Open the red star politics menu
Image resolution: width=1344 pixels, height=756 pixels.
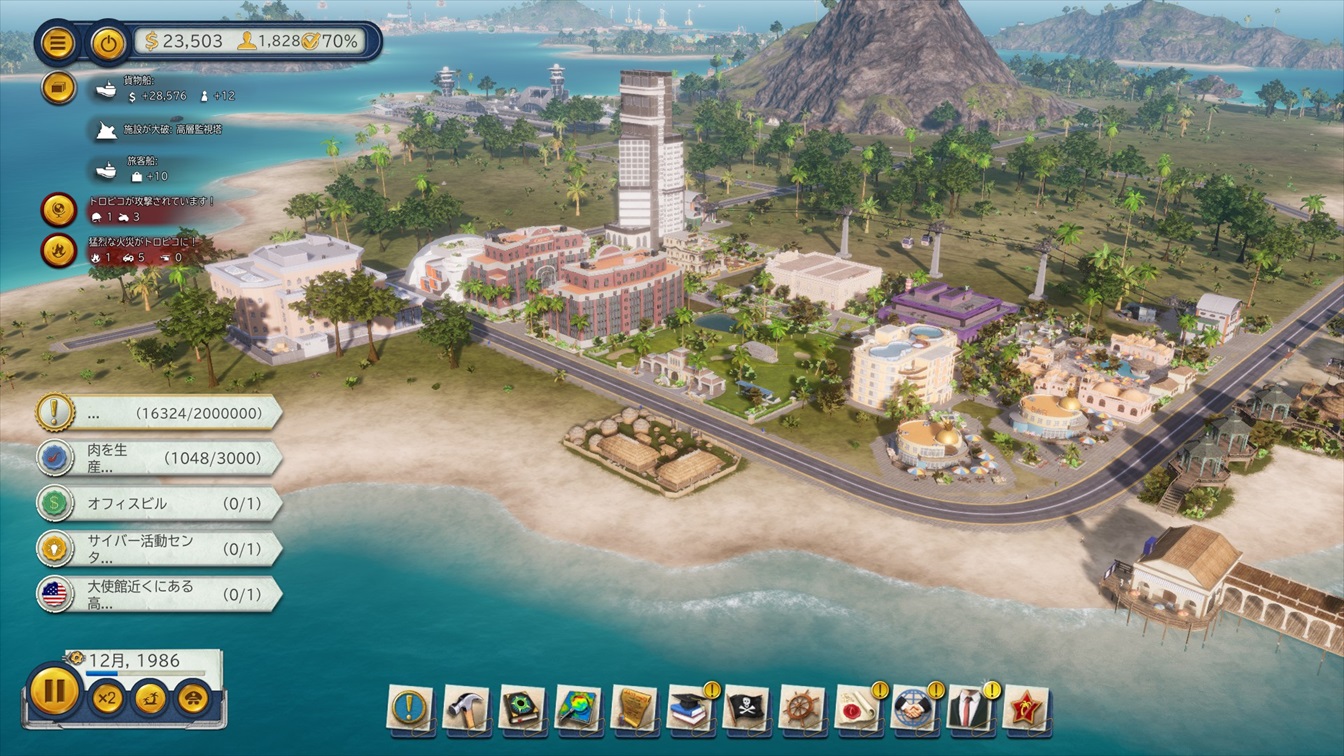[1025, 708]
